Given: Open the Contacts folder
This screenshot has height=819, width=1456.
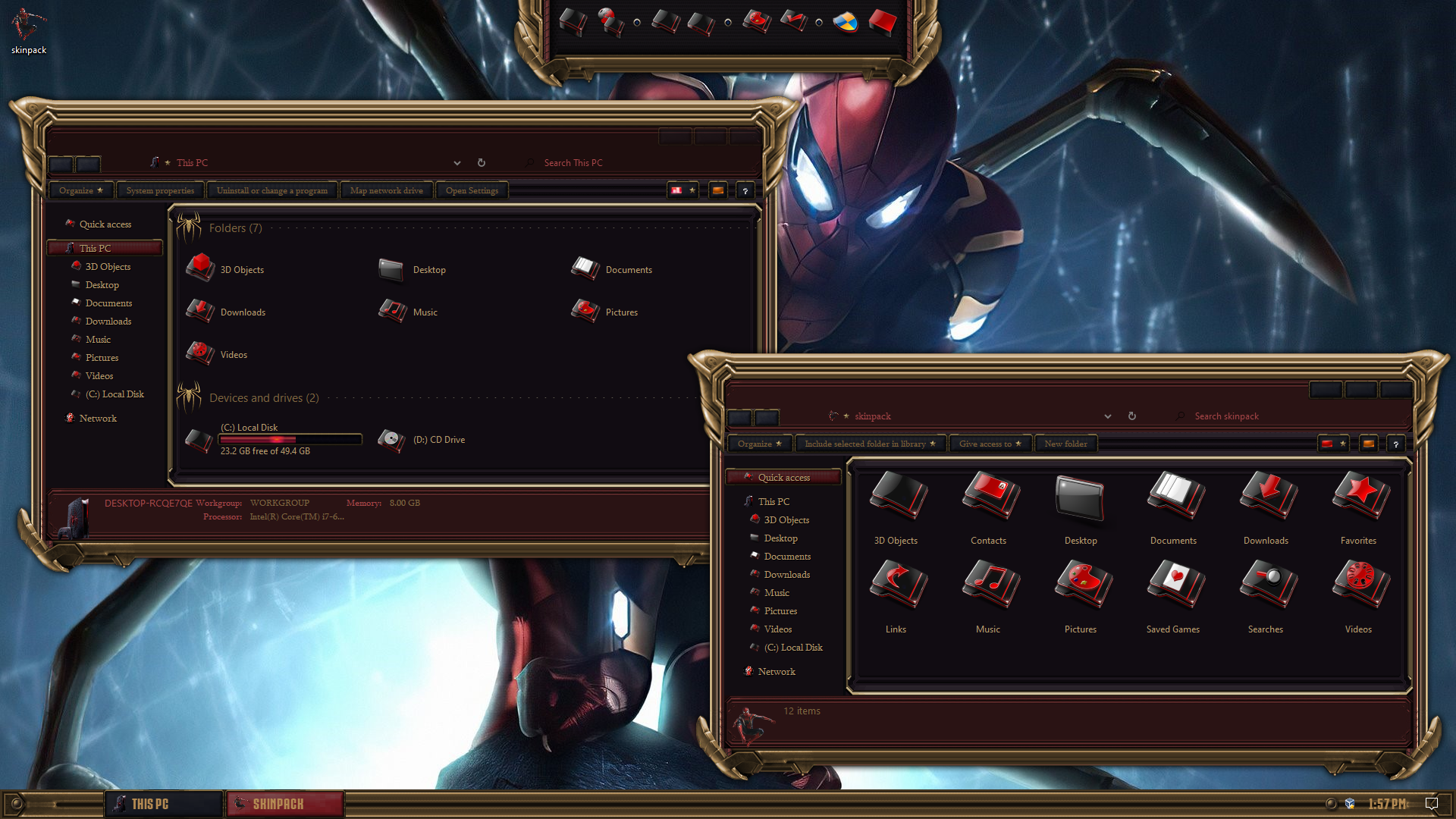Looking at the screenshot, I should click(x=988, y=507).
